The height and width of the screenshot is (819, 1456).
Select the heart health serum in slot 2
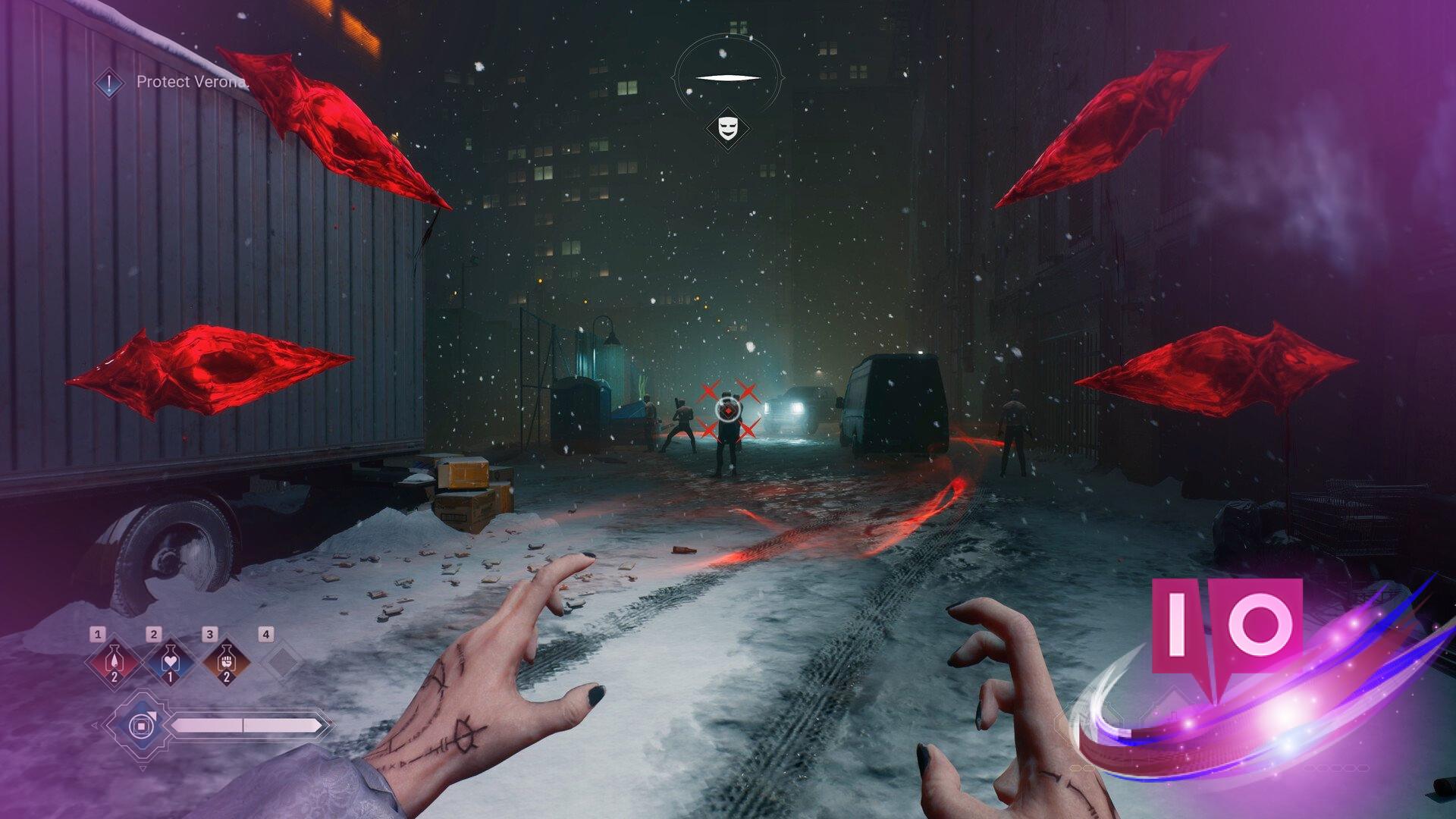point(170,660)
